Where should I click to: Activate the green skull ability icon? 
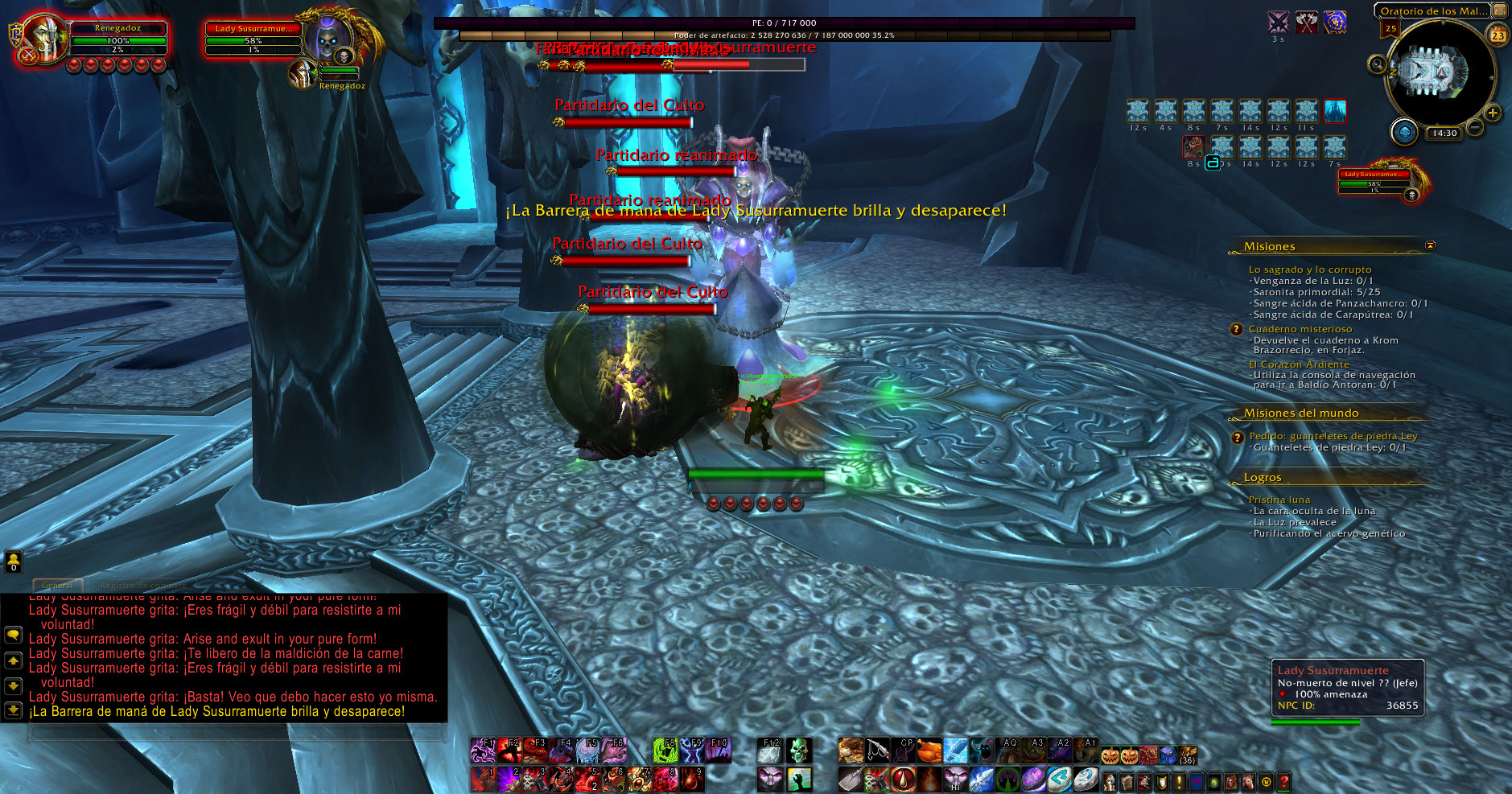(797, 751)
